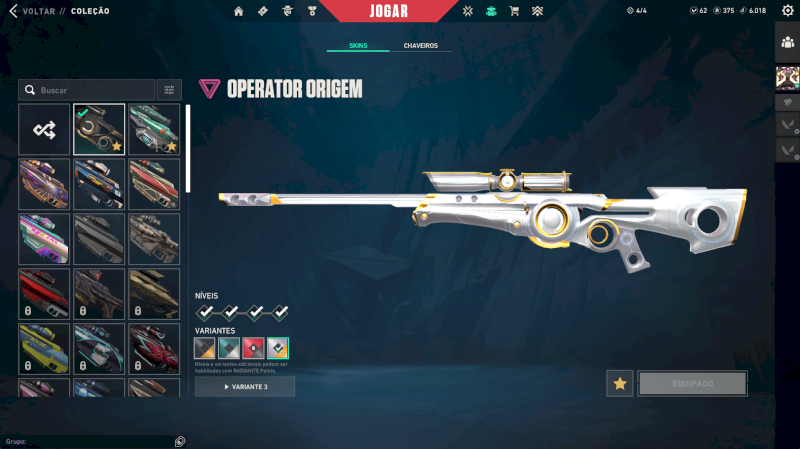Open the store cart icon

(514, 11)
